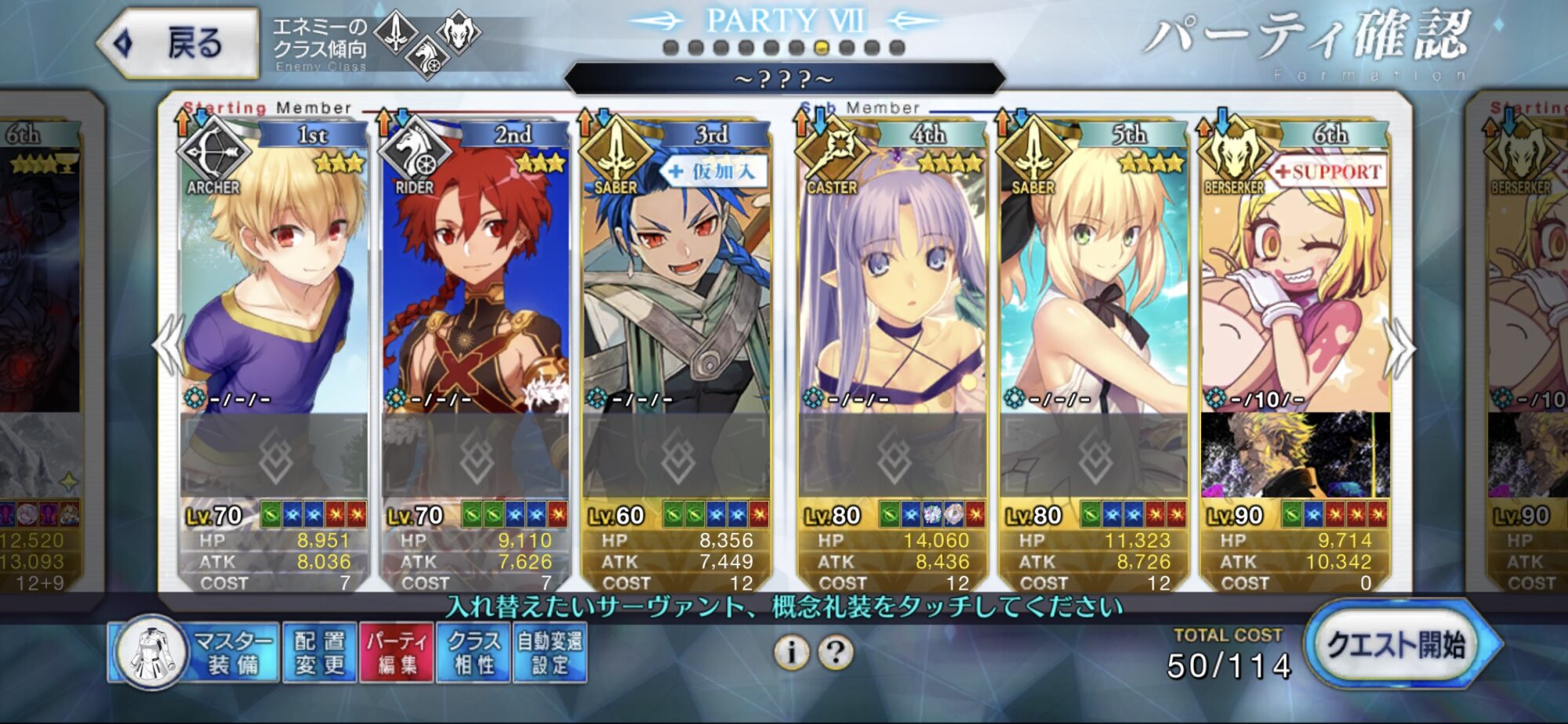The width and height of the screenshot is (1568, 724).
Task: Open 配置変更 formation change
Action: point(319,653)
